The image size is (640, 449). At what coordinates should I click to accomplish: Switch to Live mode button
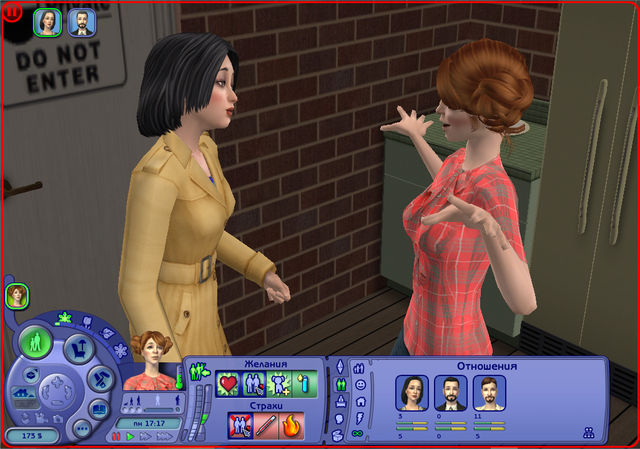(x=37, y=343)
